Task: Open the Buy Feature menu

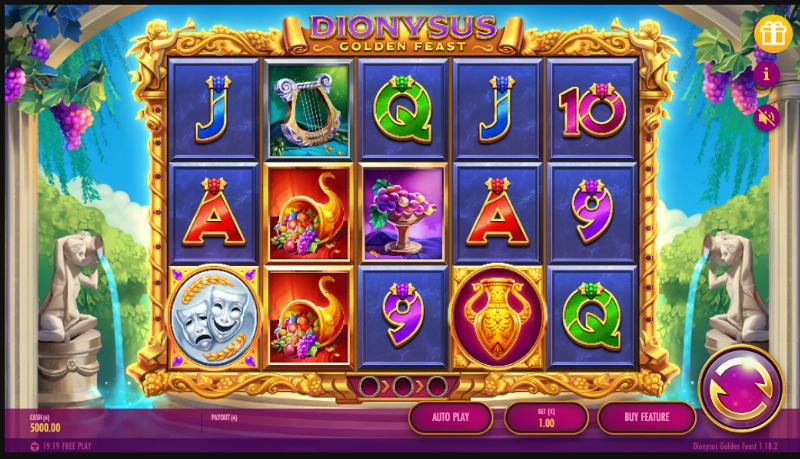Action: point(646,417)
